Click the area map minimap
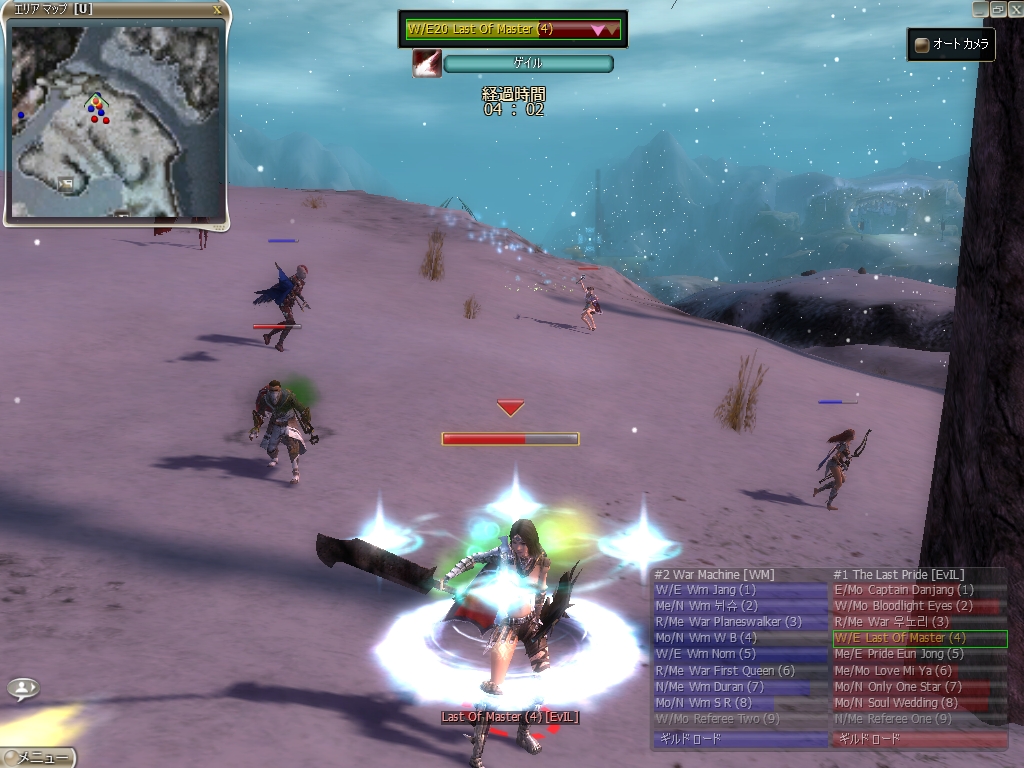1024x768 pixels. 115,120
